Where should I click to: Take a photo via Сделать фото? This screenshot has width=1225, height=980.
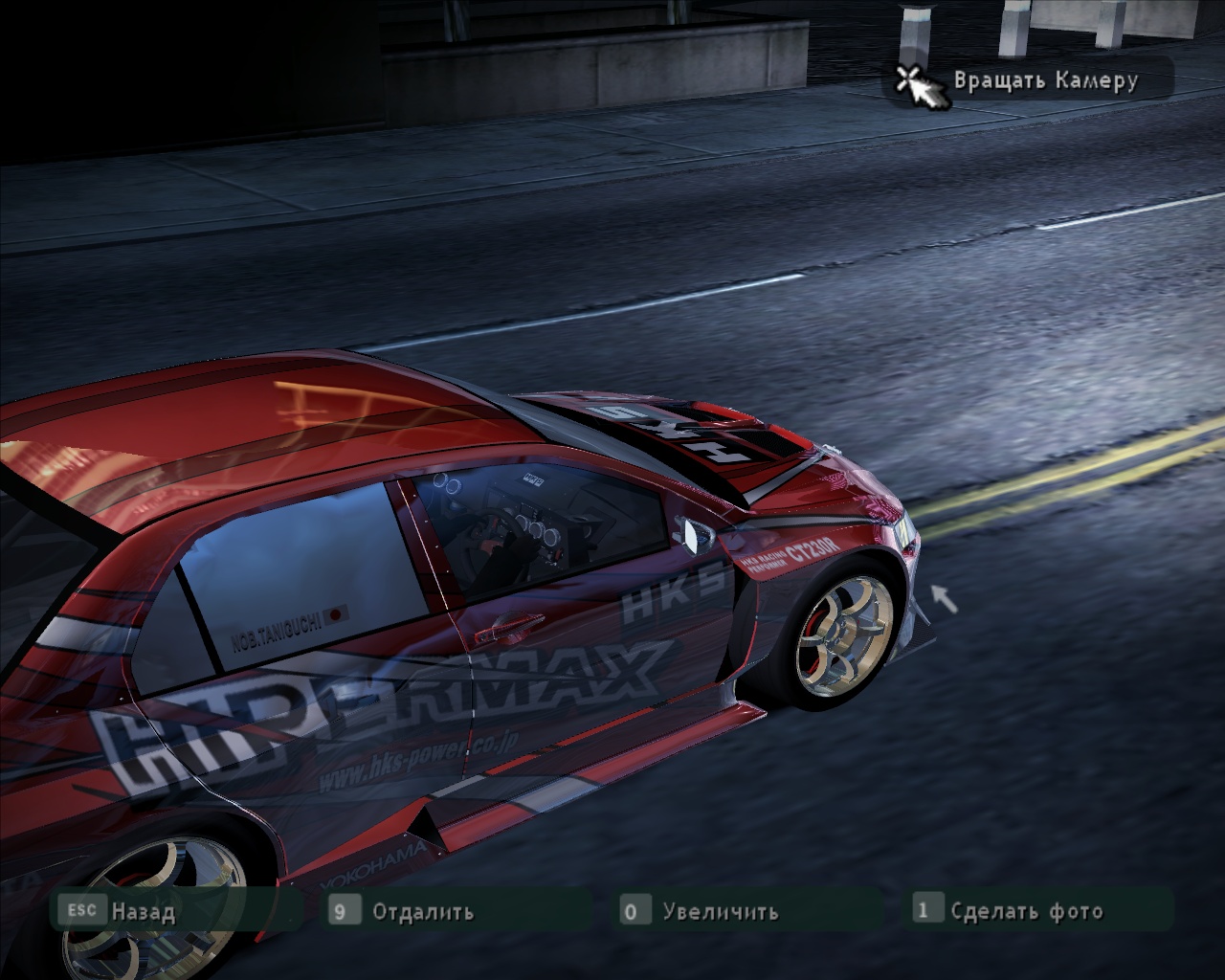coord(1025,910)
